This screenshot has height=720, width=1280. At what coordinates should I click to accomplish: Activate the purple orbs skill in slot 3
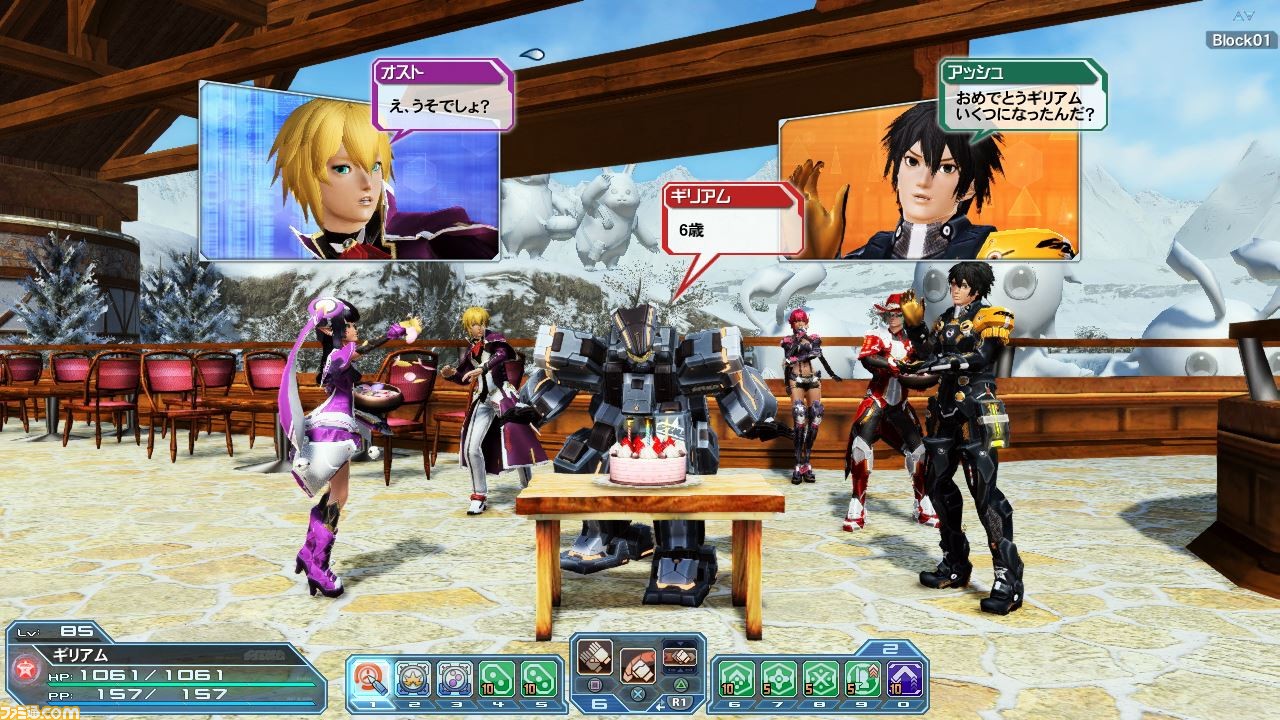(x=454, y=678)
